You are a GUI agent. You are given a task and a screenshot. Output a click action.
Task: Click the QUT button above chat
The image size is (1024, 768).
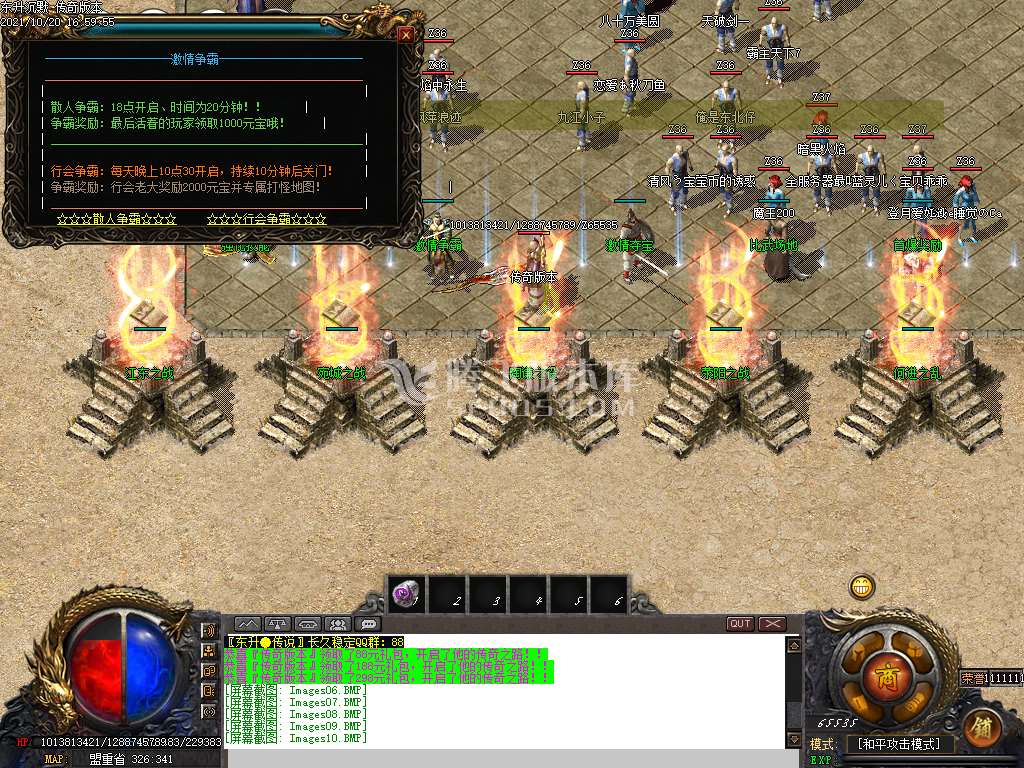740,624
